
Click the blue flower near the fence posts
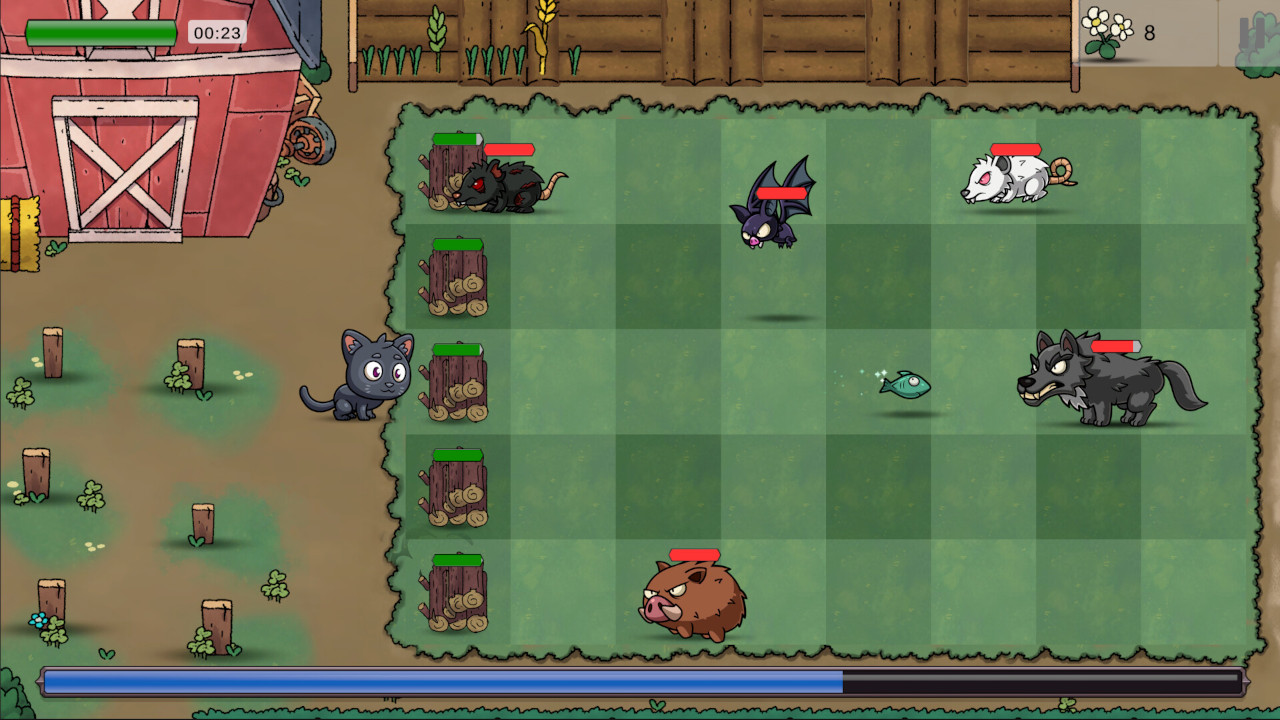tap(38, 620)
